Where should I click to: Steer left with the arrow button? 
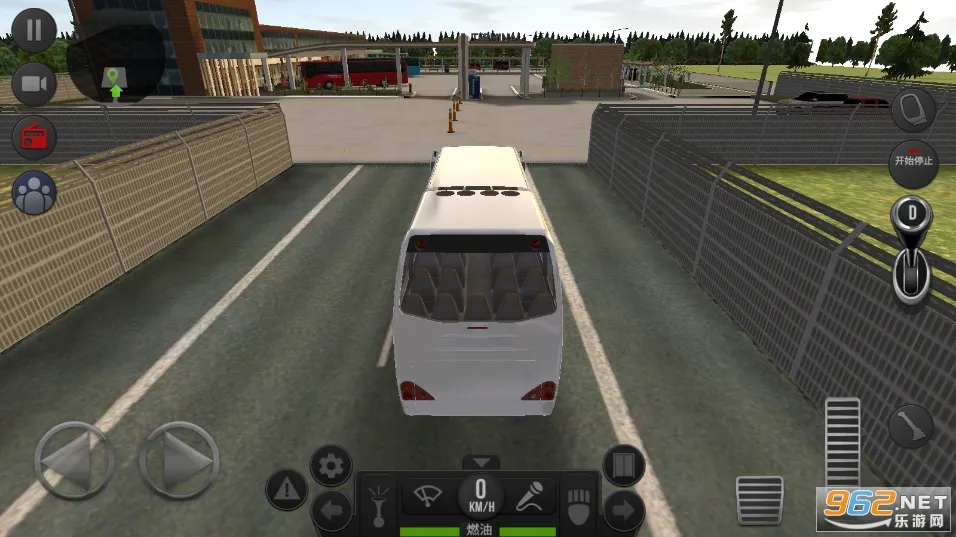[74, 461]
